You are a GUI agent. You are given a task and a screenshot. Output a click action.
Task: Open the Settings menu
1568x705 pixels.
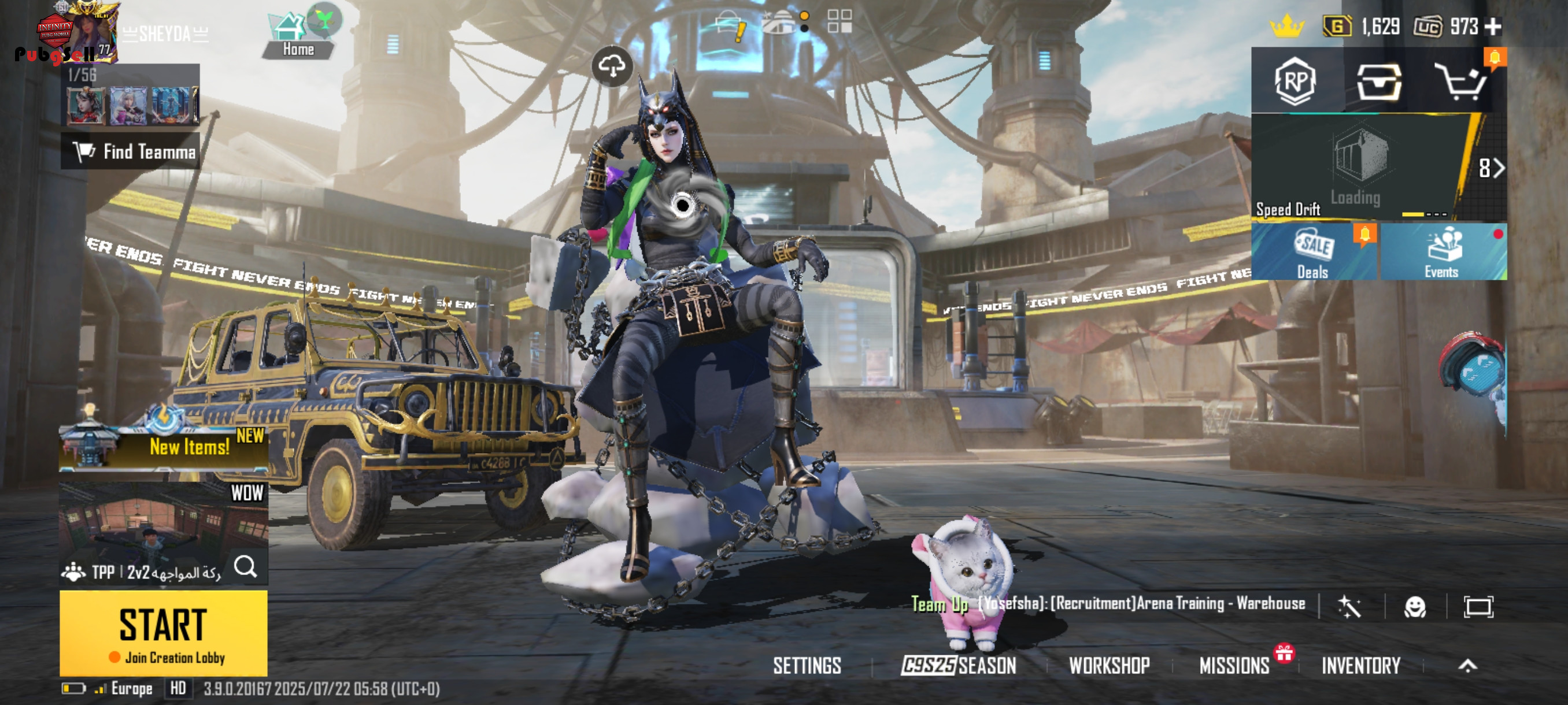tap(807, 666)
